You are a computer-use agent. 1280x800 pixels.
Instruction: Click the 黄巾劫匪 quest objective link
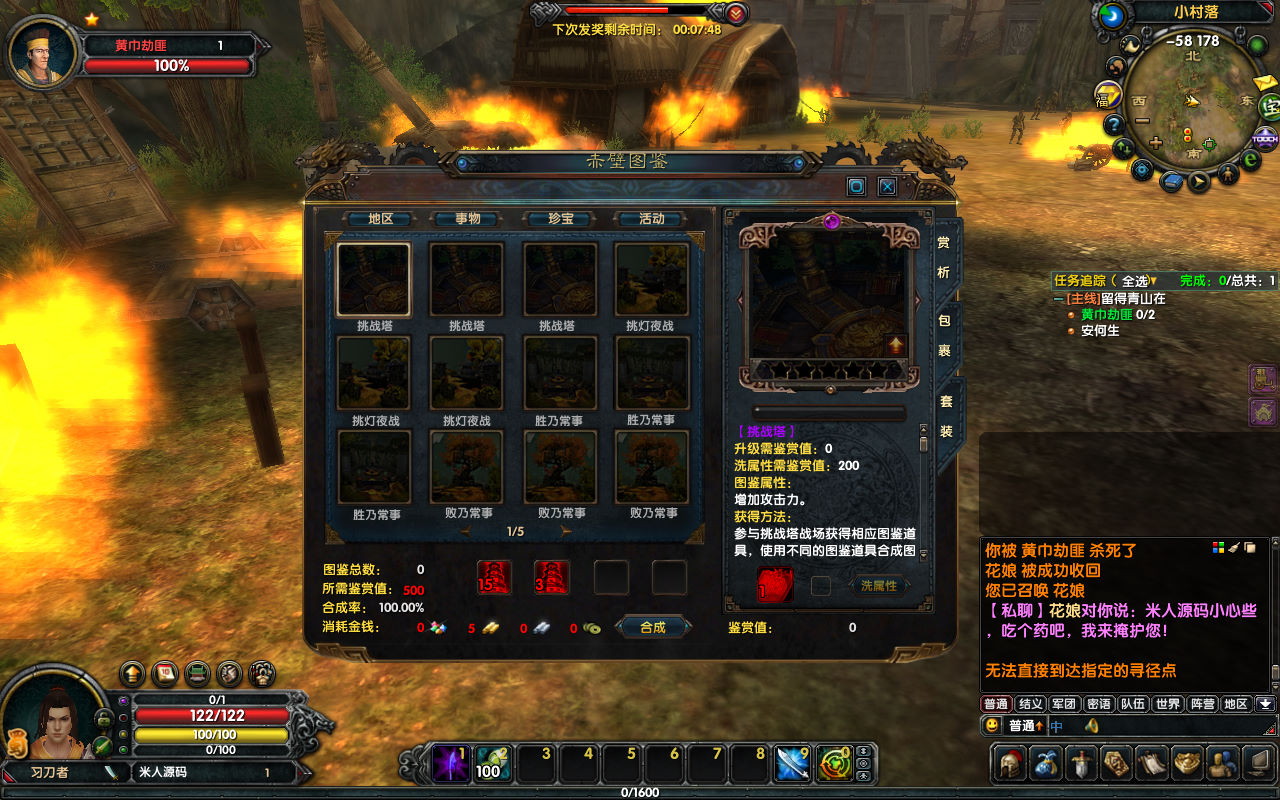[1106, 314]
